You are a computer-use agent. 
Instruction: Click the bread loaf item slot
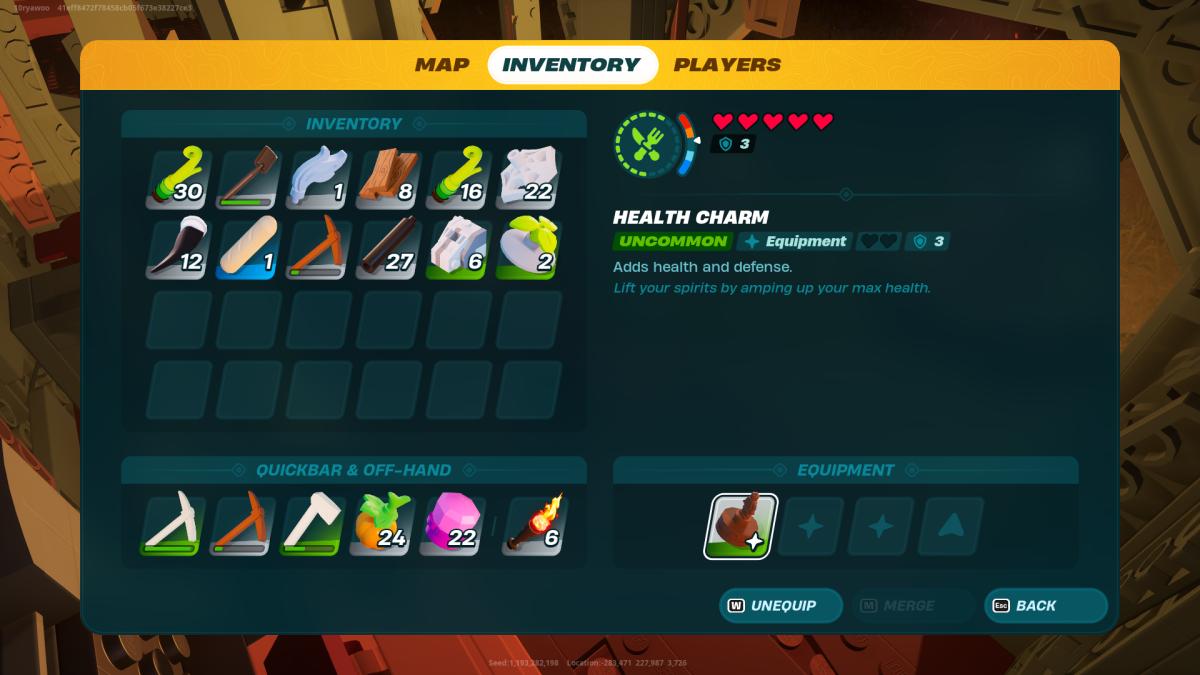tap(247, 249)
